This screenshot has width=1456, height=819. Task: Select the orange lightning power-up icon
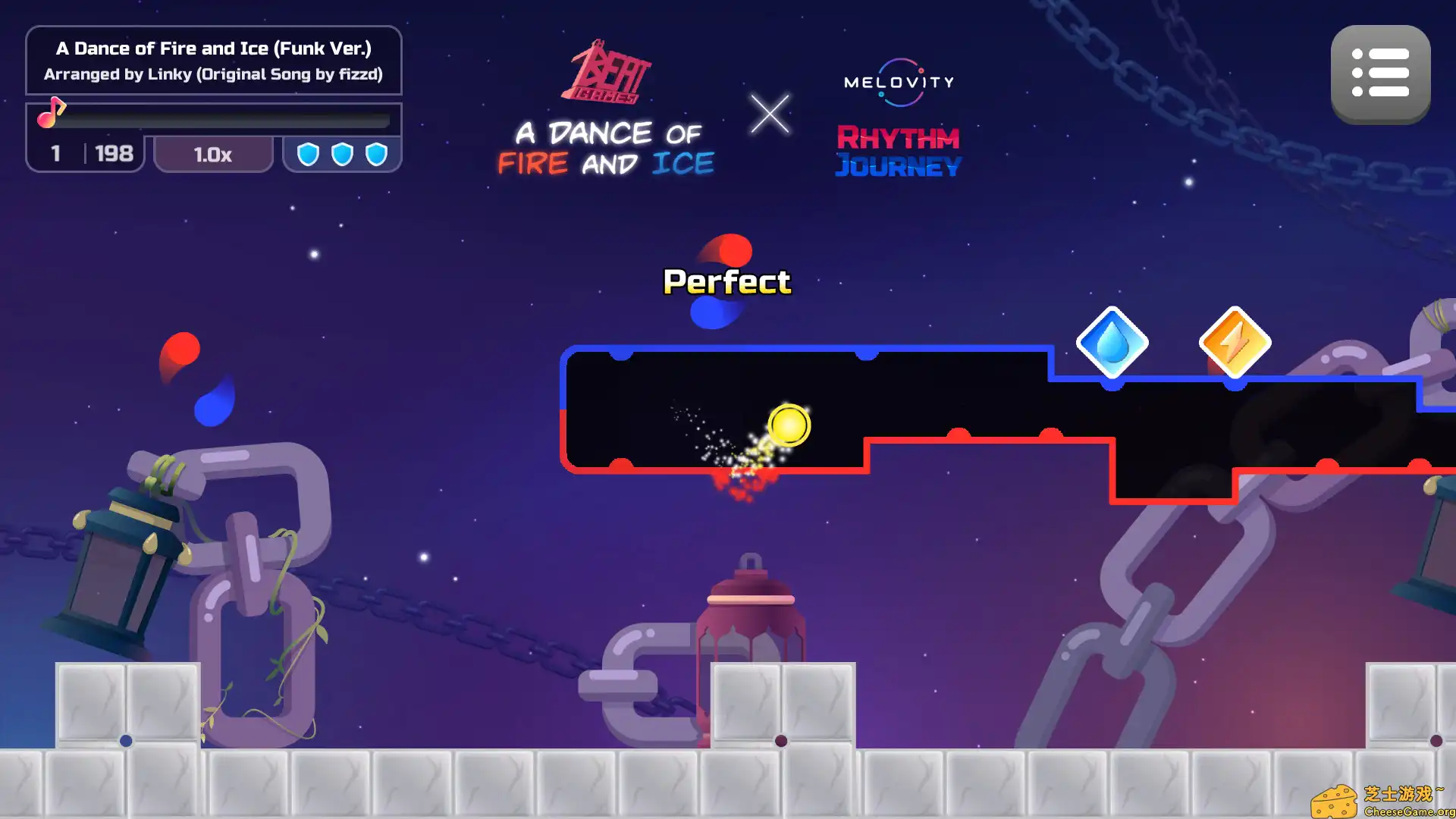(1235, 343)
